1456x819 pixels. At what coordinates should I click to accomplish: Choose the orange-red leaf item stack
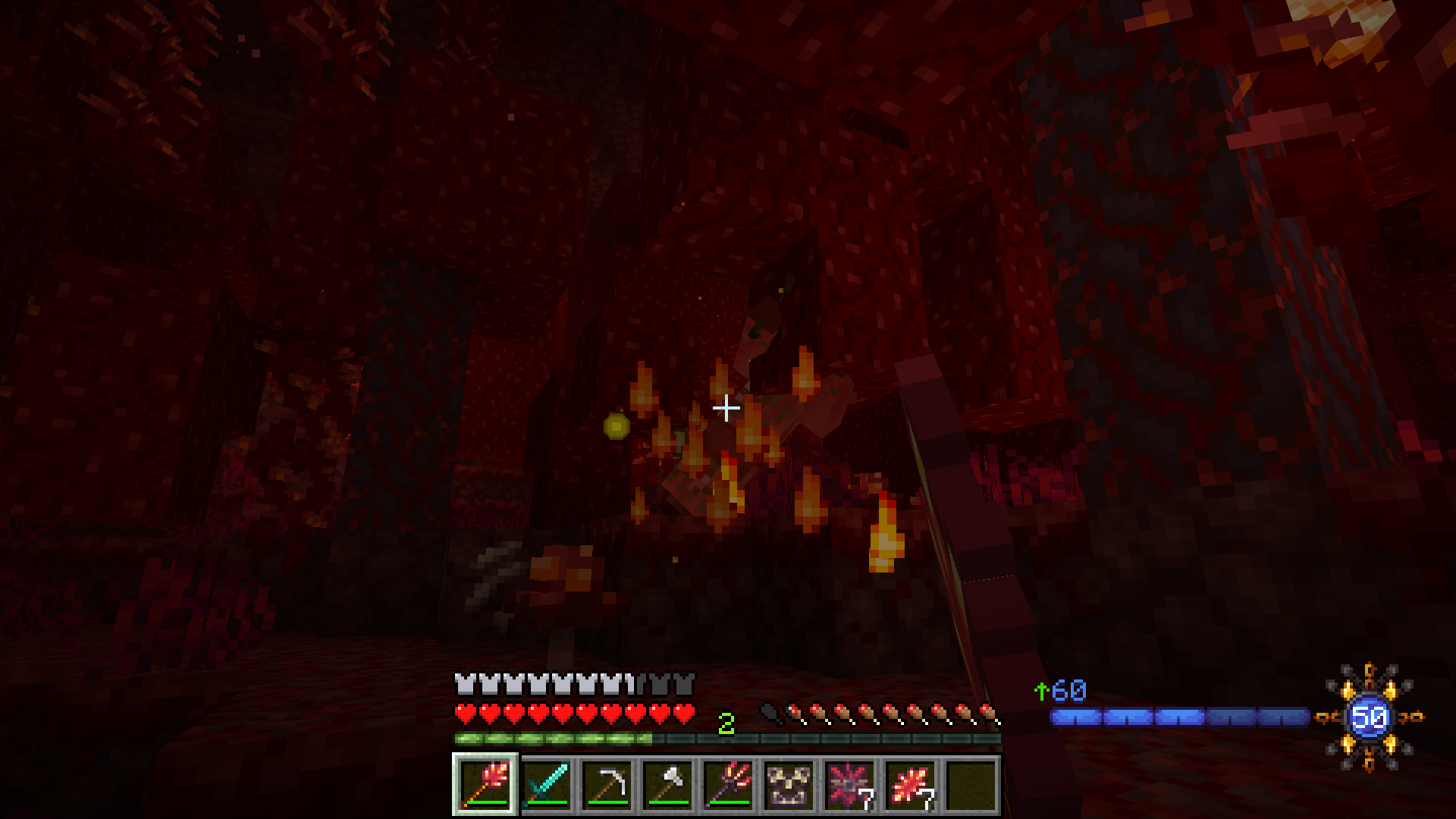click(910, 784)
